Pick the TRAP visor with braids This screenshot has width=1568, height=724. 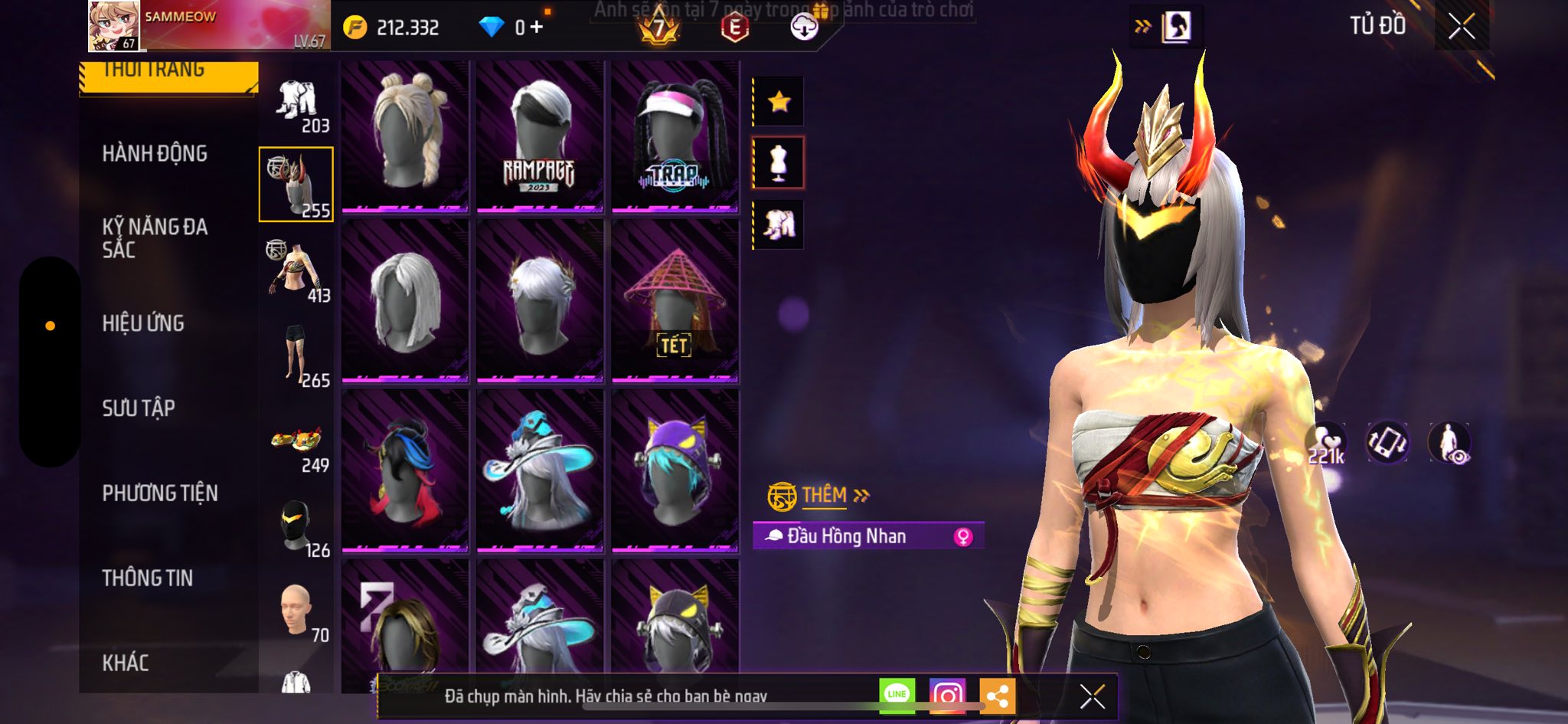coord(675,136)
